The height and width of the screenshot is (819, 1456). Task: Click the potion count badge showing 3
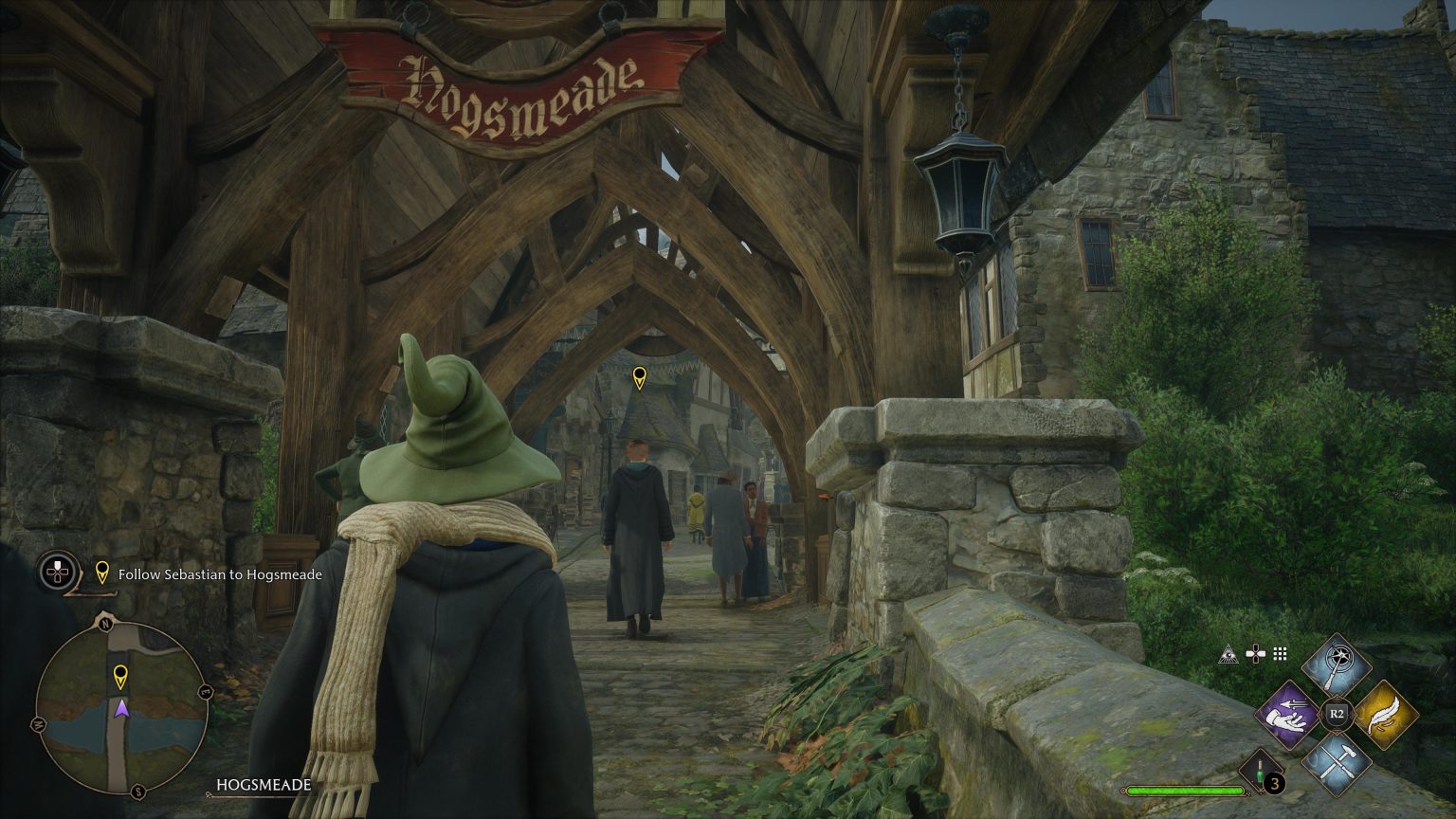1274,784
